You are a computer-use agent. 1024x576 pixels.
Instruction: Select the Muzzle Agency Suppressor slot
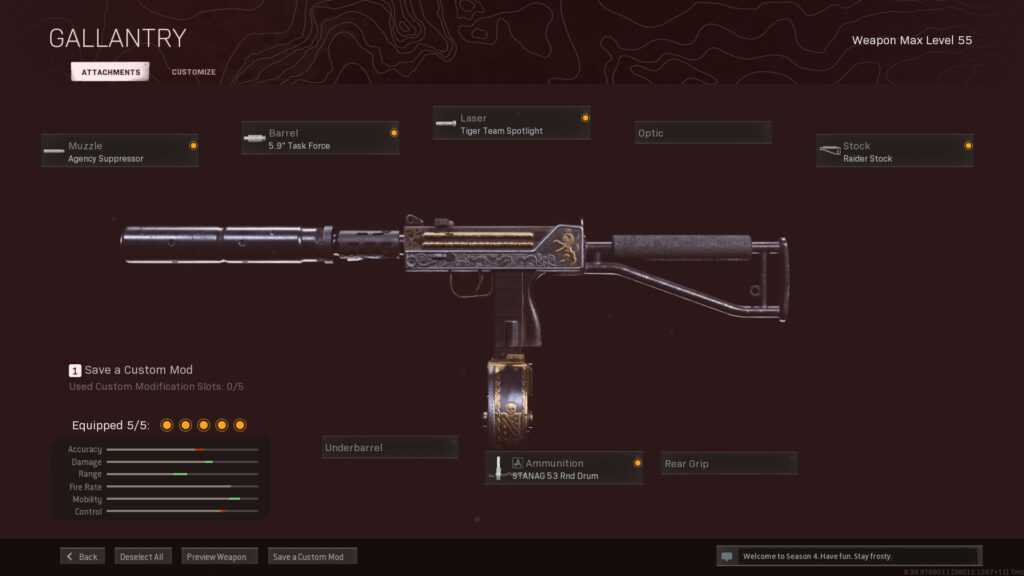pos(120,152)
